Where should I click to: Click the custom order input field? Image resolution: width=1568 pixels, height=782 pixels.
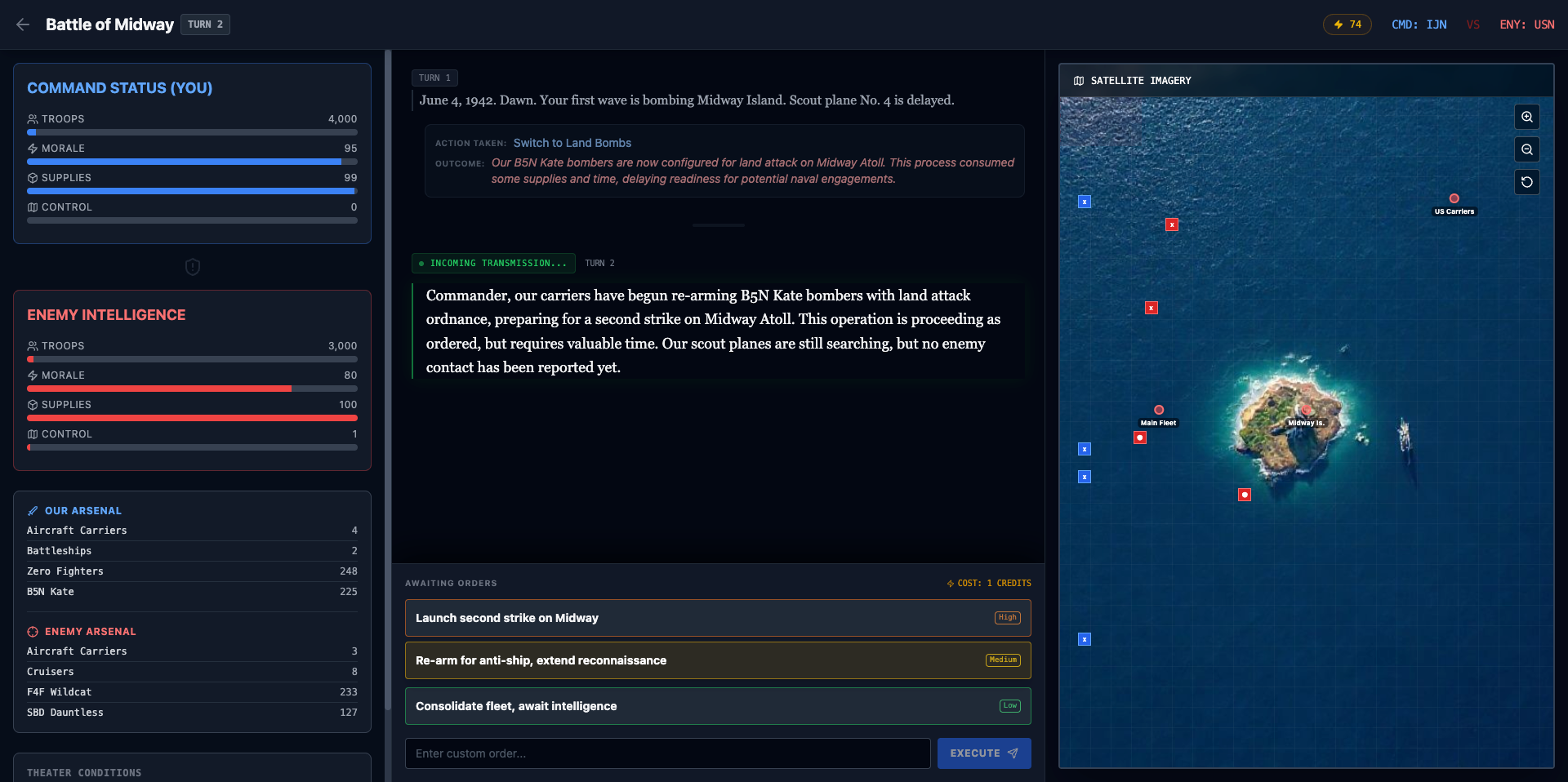666,753
